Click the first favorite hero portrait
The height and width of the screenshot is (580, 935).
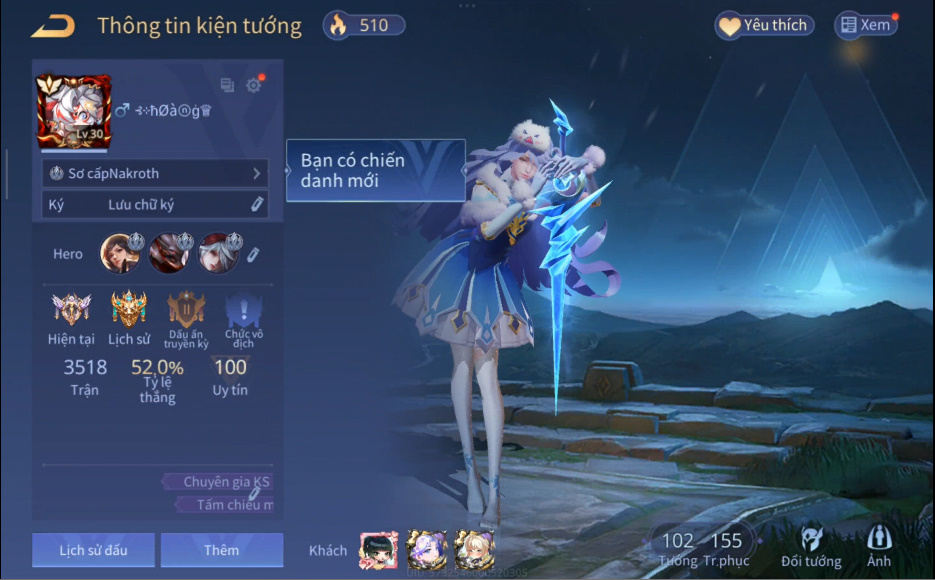pos(120,253)
